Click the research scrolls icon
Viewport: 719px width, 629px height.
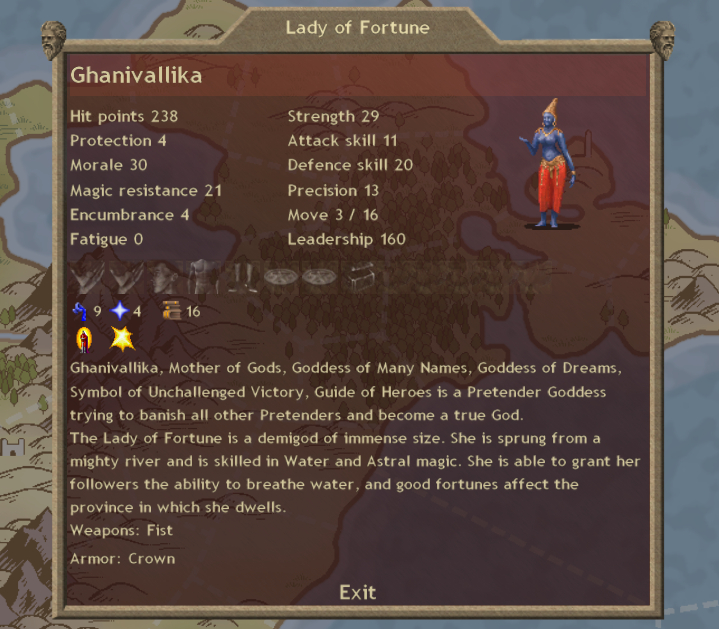[171, 311]
